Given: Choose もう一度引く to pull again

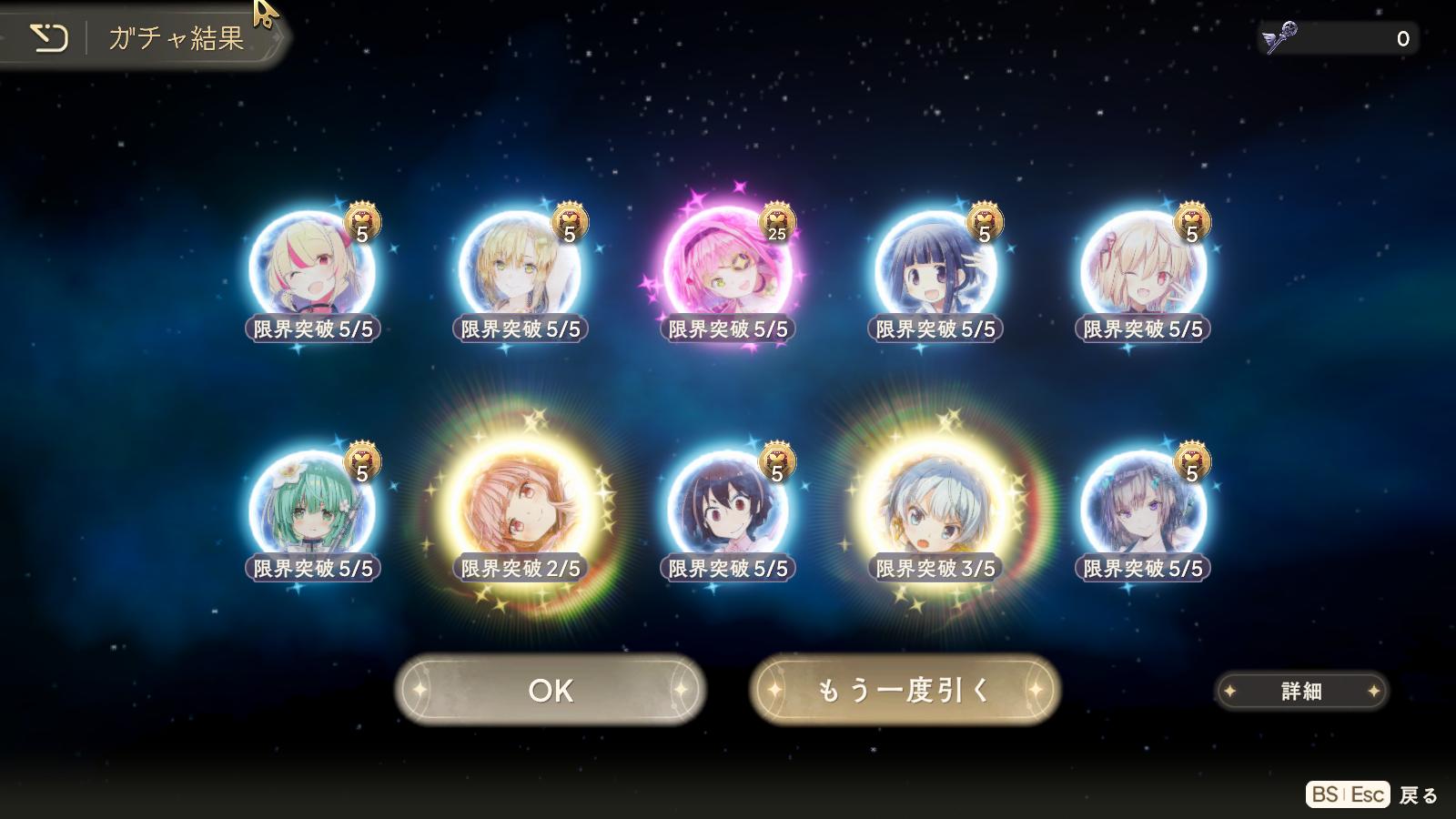Looking at the screenshot, I should tap(905, 691).
